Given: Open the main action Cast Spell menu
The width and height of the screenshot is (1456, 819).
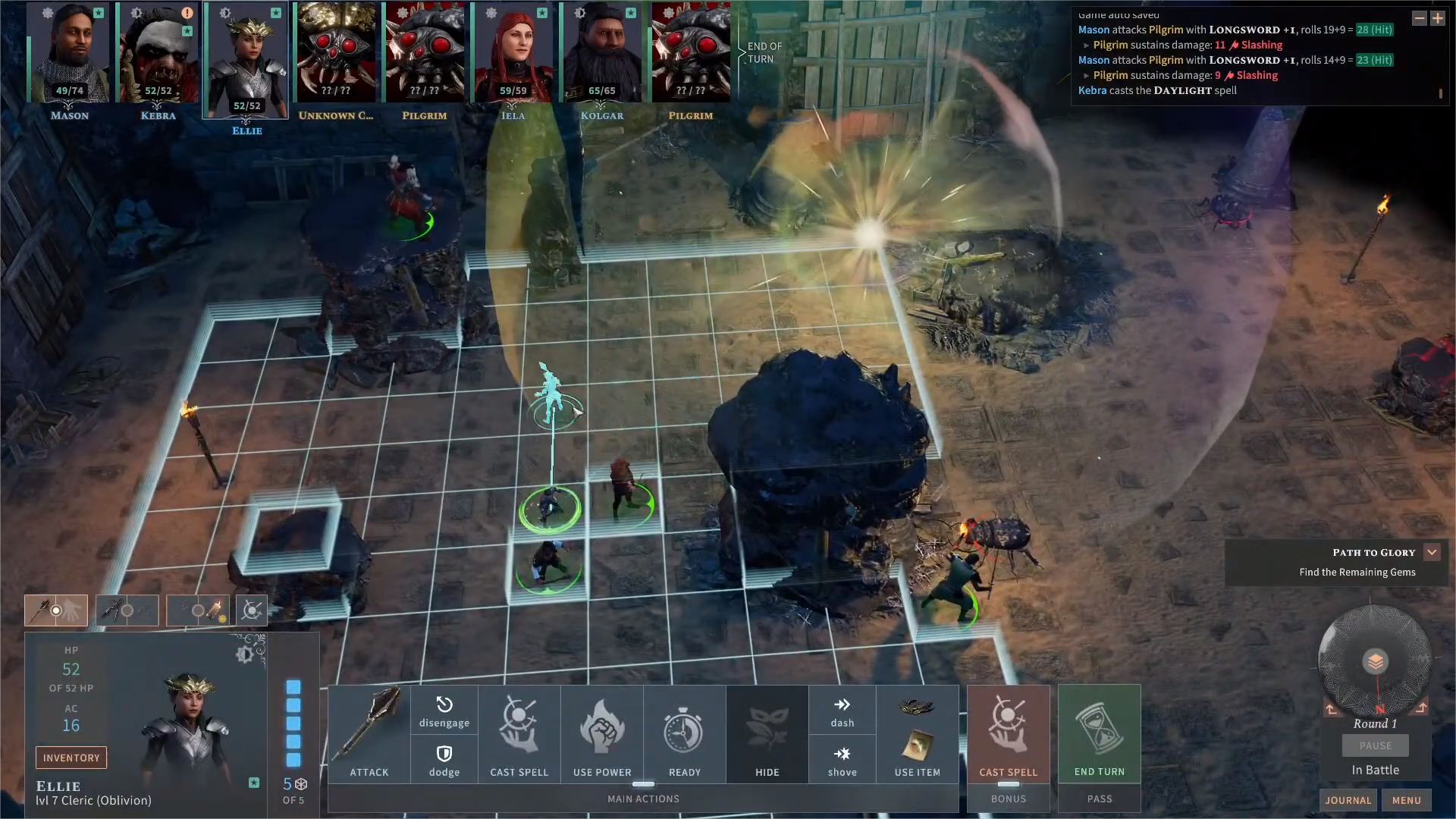Looking at the screenshot, I should [519, 733].
